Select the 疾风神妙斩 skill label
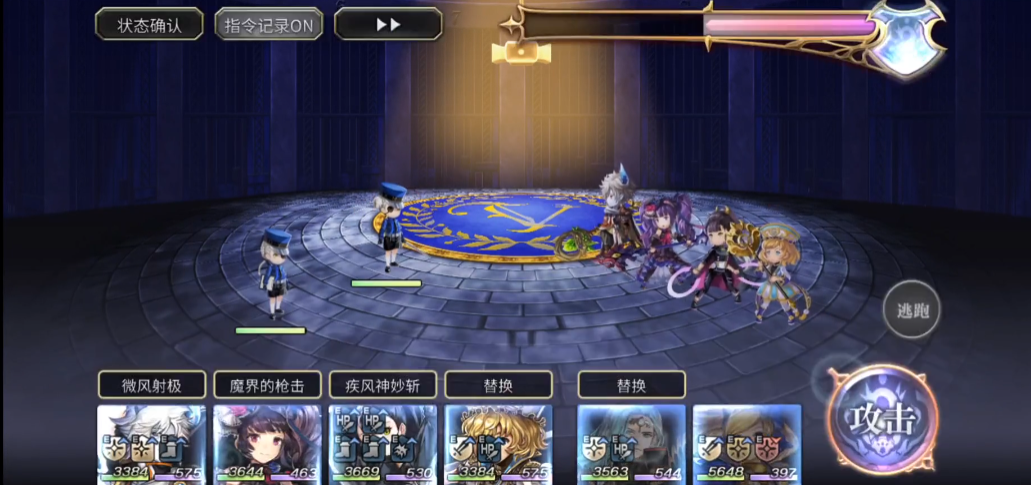The image size is (1031, 485). pyautogui.click(x=383, y=385)
